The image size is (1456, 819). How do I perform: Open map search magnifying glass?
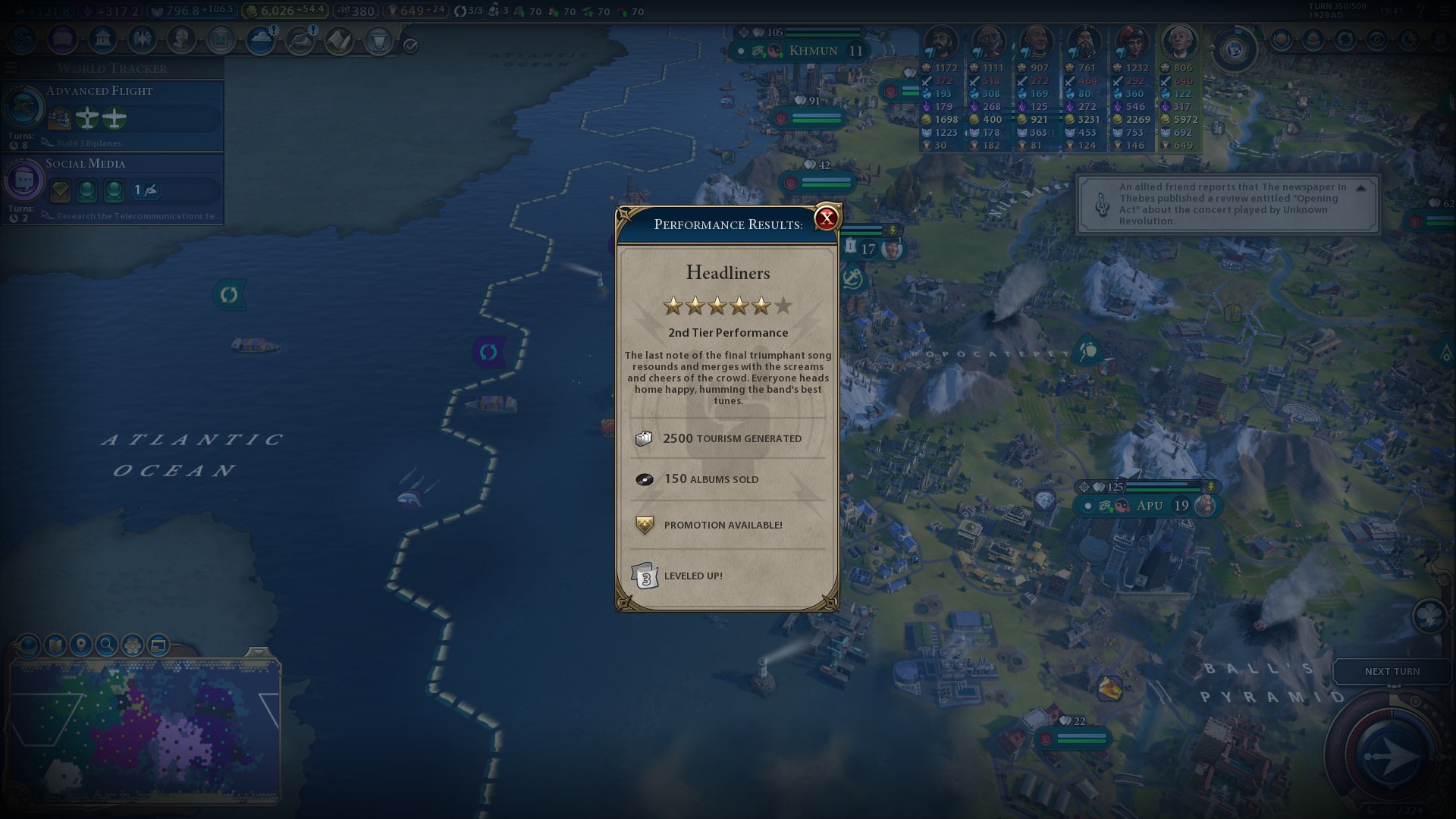[107, 645]
